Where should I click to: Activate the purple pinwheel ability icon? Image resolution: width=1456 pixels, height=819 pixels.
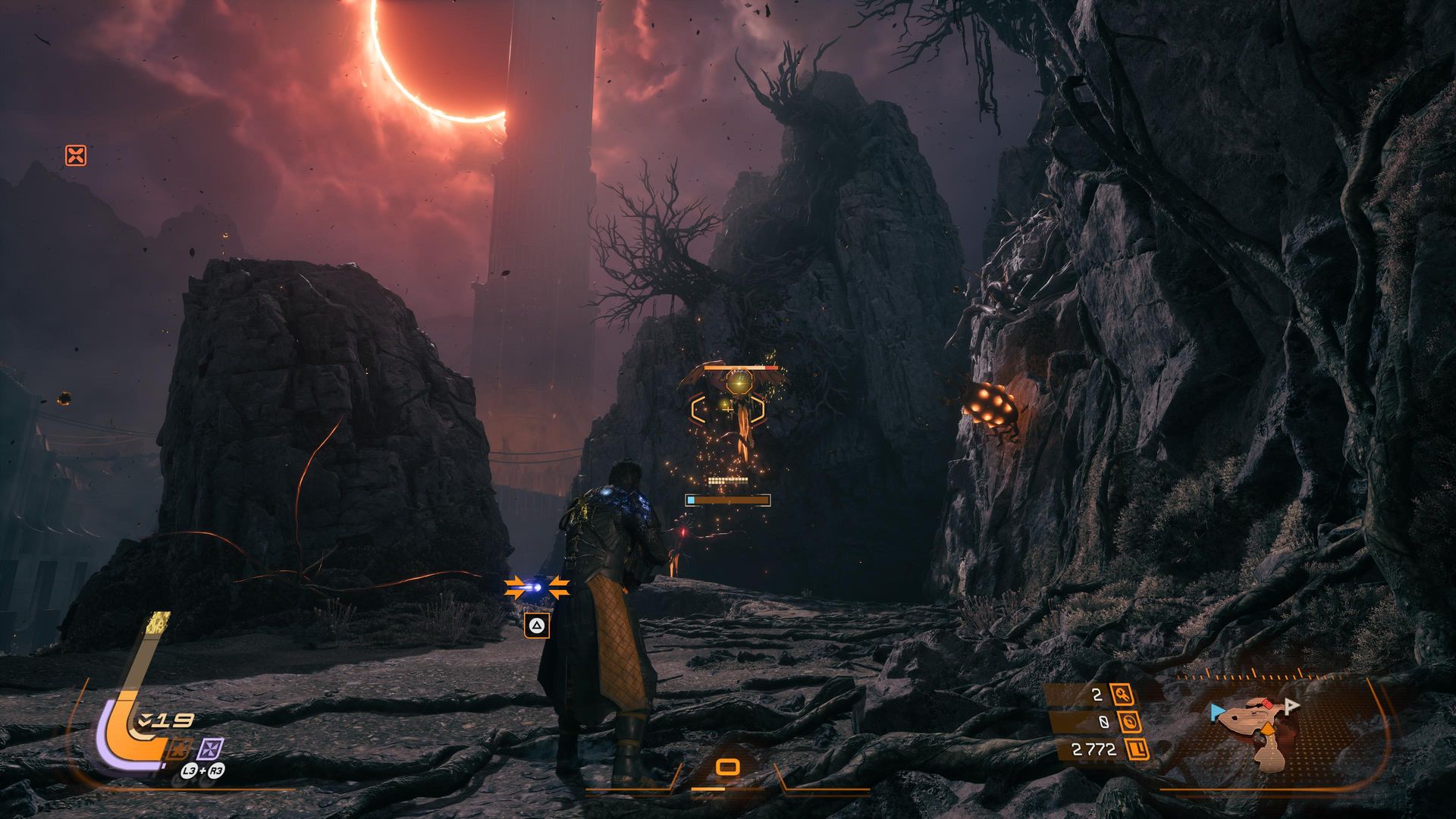tap(210, 749)
